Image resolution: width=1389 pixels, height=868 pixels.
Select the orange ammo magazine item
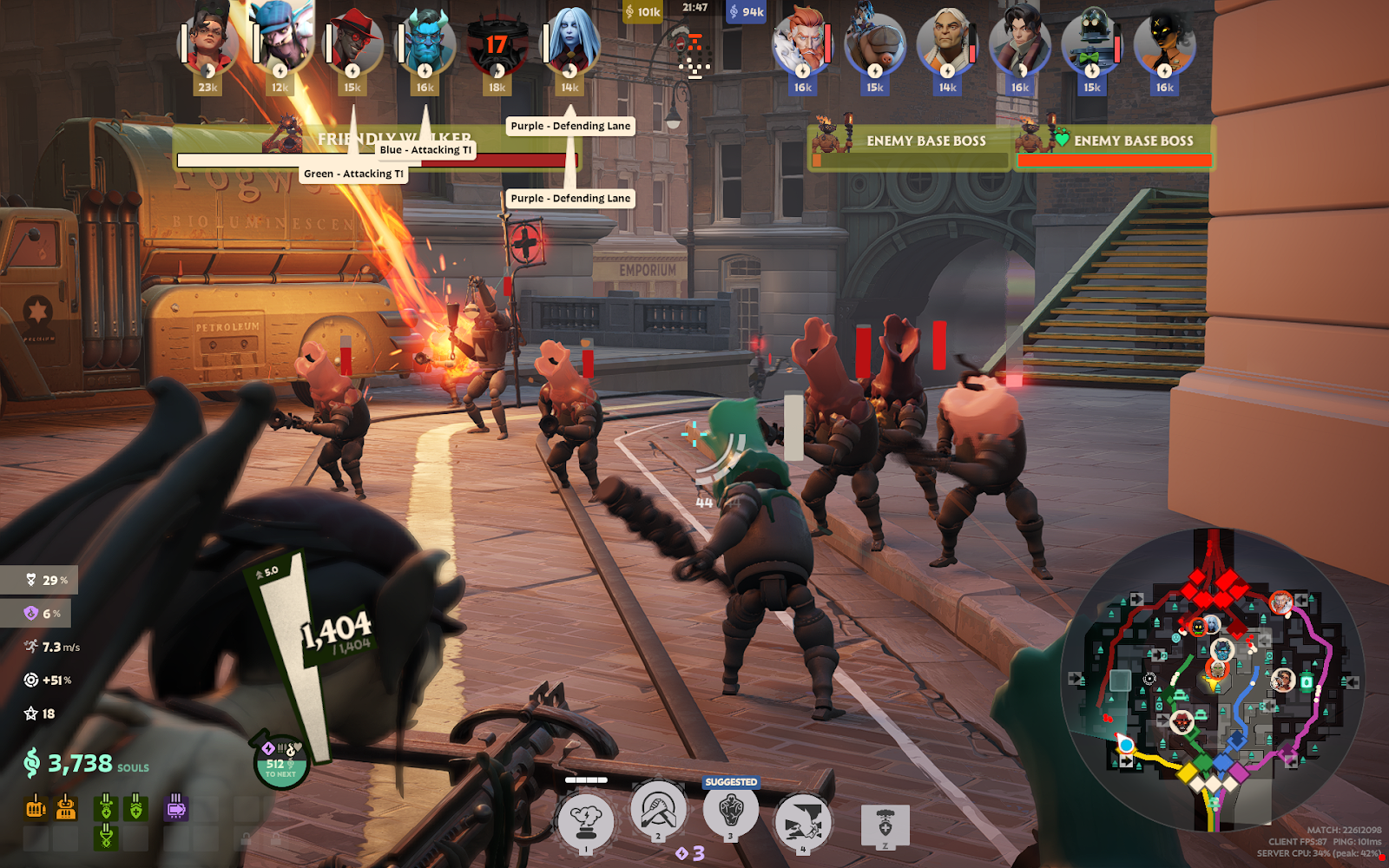[36, 808]
